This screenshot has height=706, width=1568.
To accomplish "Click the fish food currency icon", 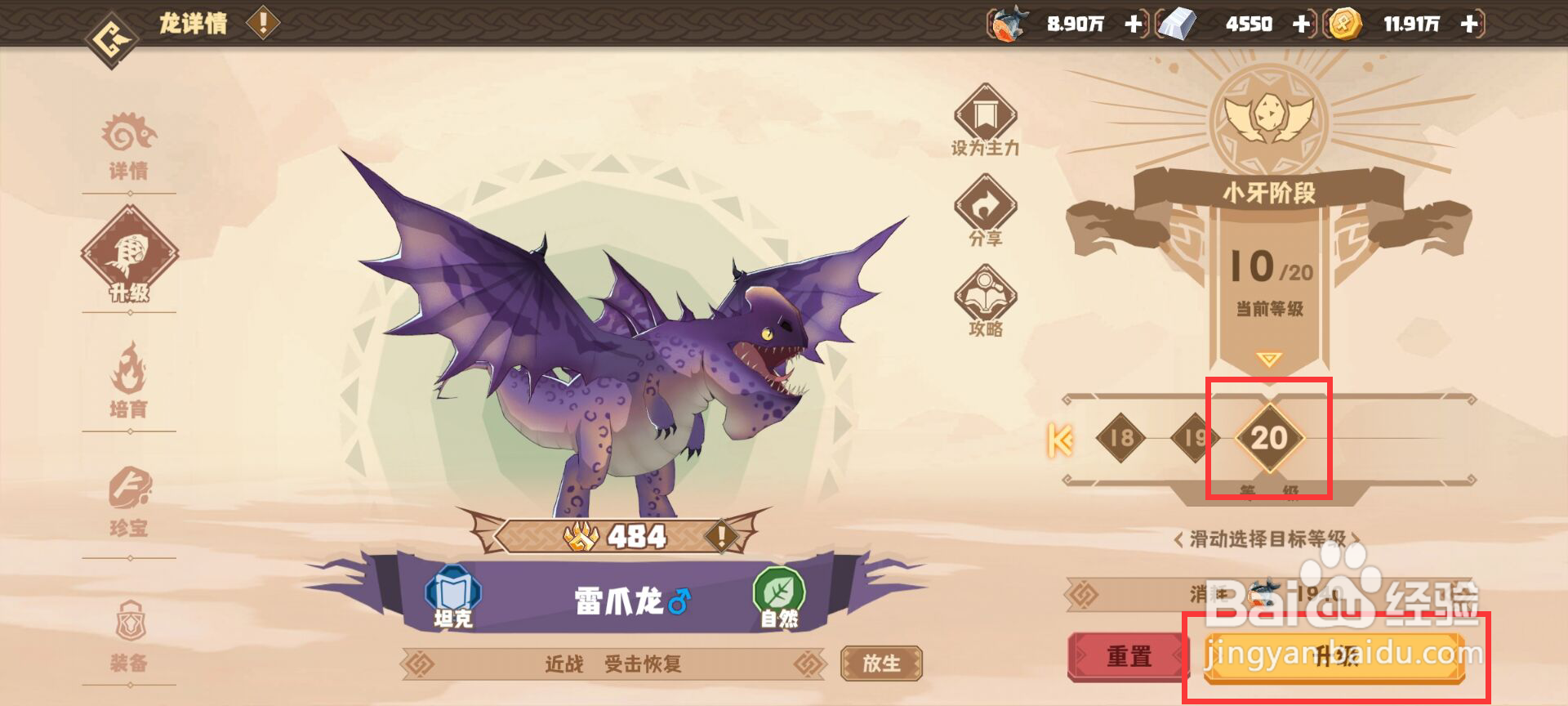I will pos(1006,23).
